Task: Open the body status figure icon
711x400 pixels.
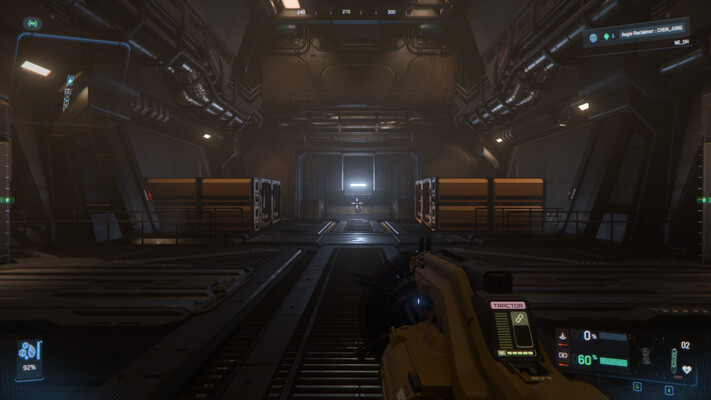Action: [x=646, y=356]
